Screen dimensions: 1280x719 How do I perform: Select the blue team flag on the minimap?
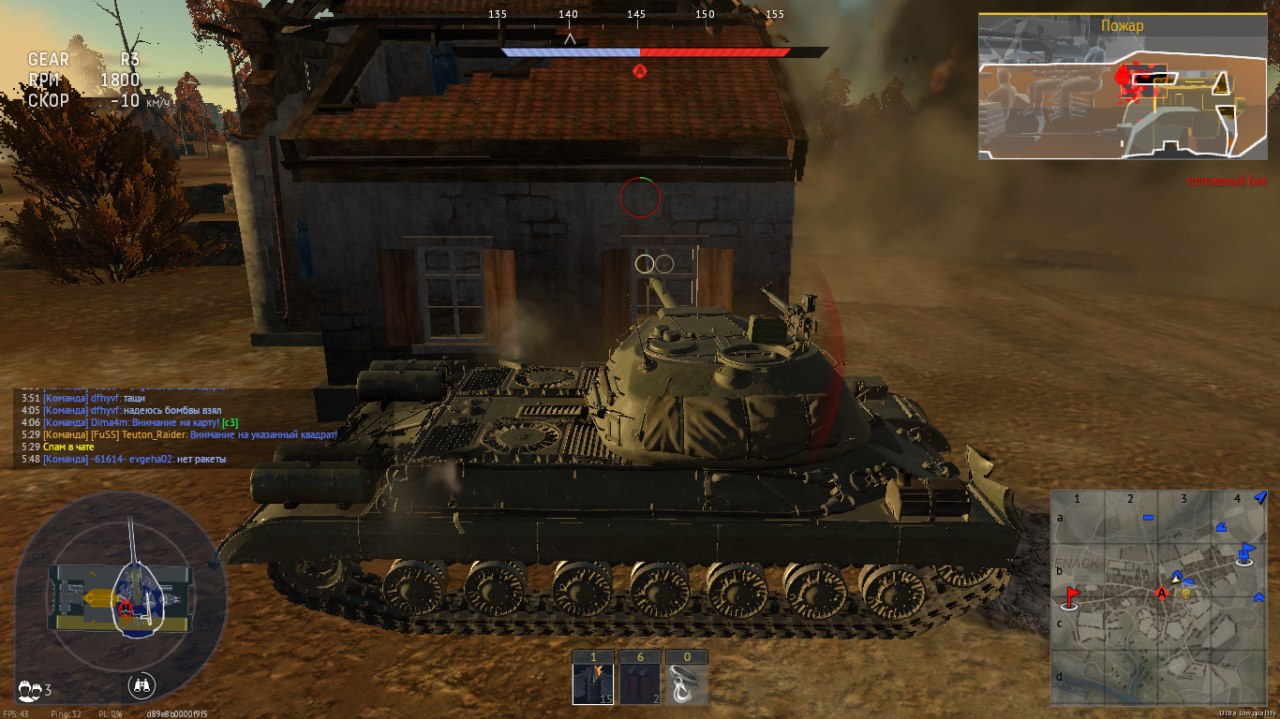1245,552
